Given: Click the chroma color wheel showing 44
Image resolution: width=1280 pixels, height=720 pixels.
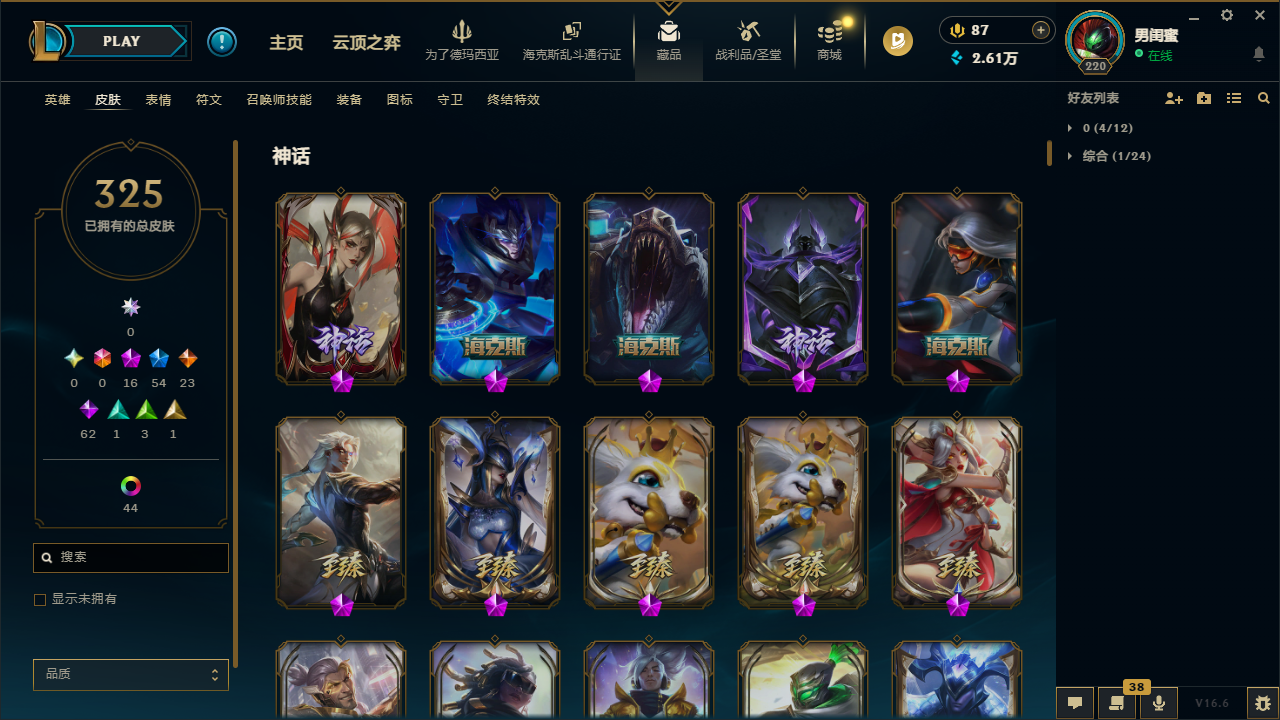Looking at the screenshot, I should tap(130, 485).
